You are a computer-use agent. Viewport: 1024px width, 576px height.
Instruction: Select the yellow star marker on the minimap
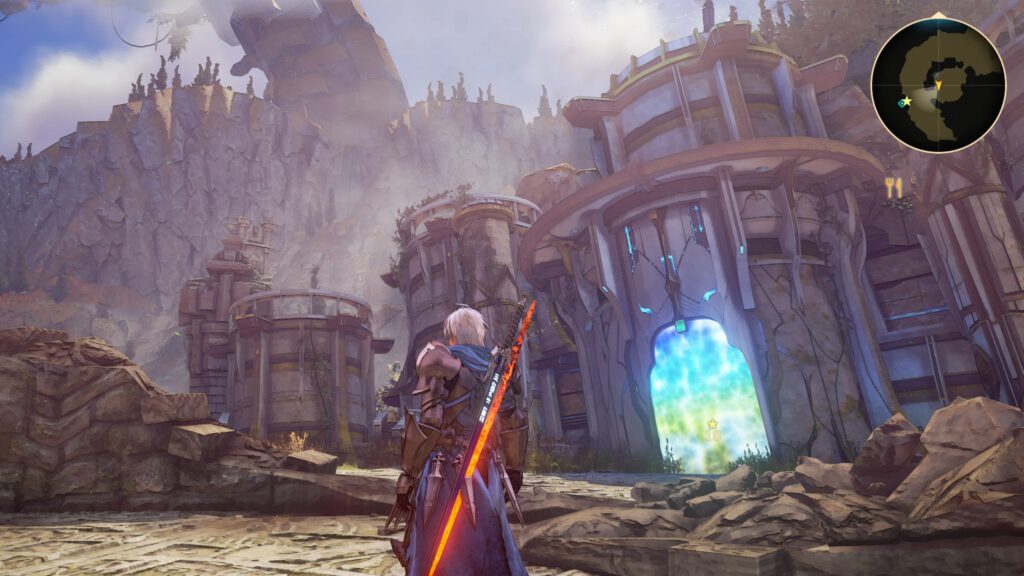pos(908,100)
